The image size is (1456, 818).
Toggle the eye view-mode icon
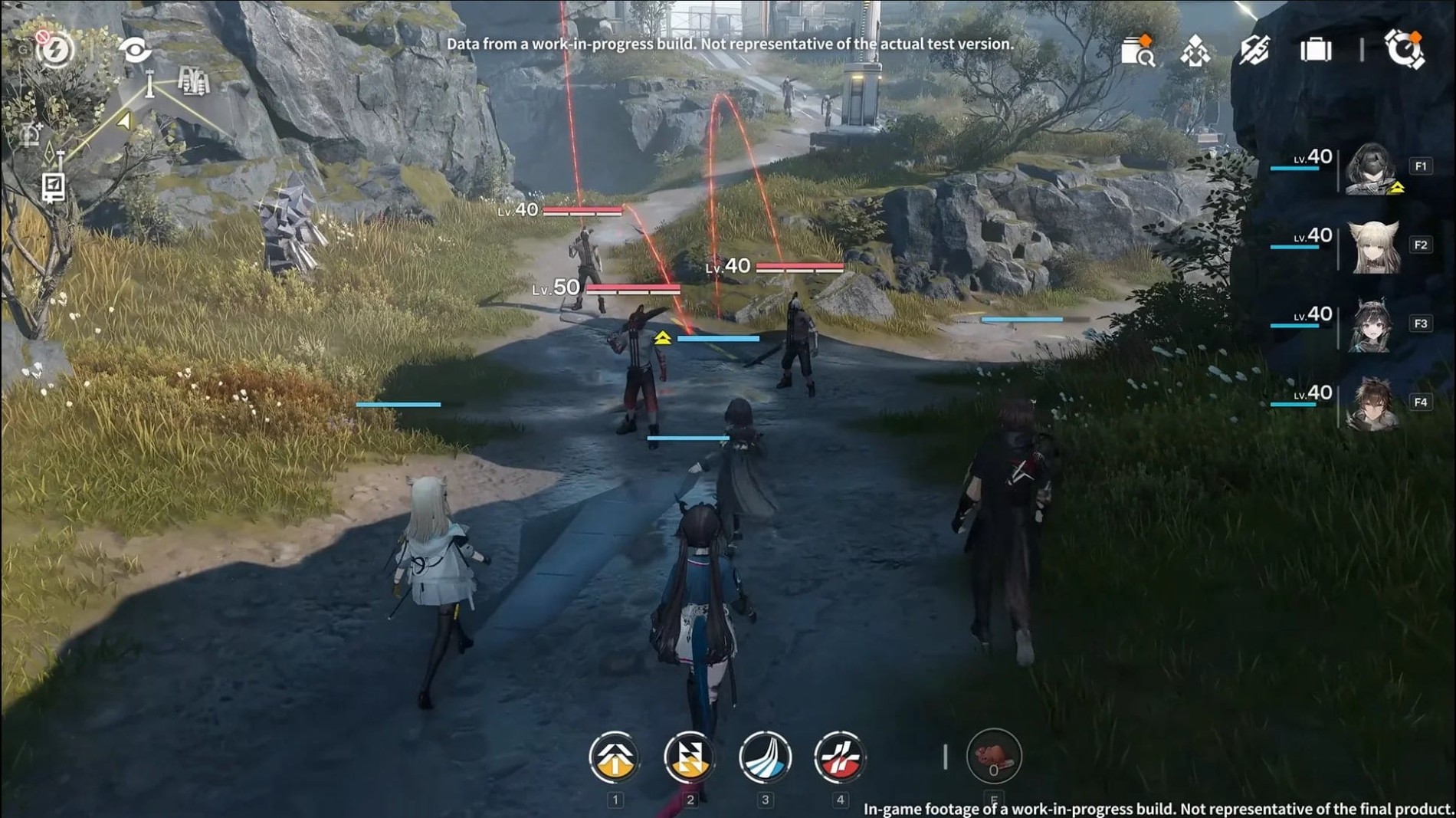coord(135,51)
